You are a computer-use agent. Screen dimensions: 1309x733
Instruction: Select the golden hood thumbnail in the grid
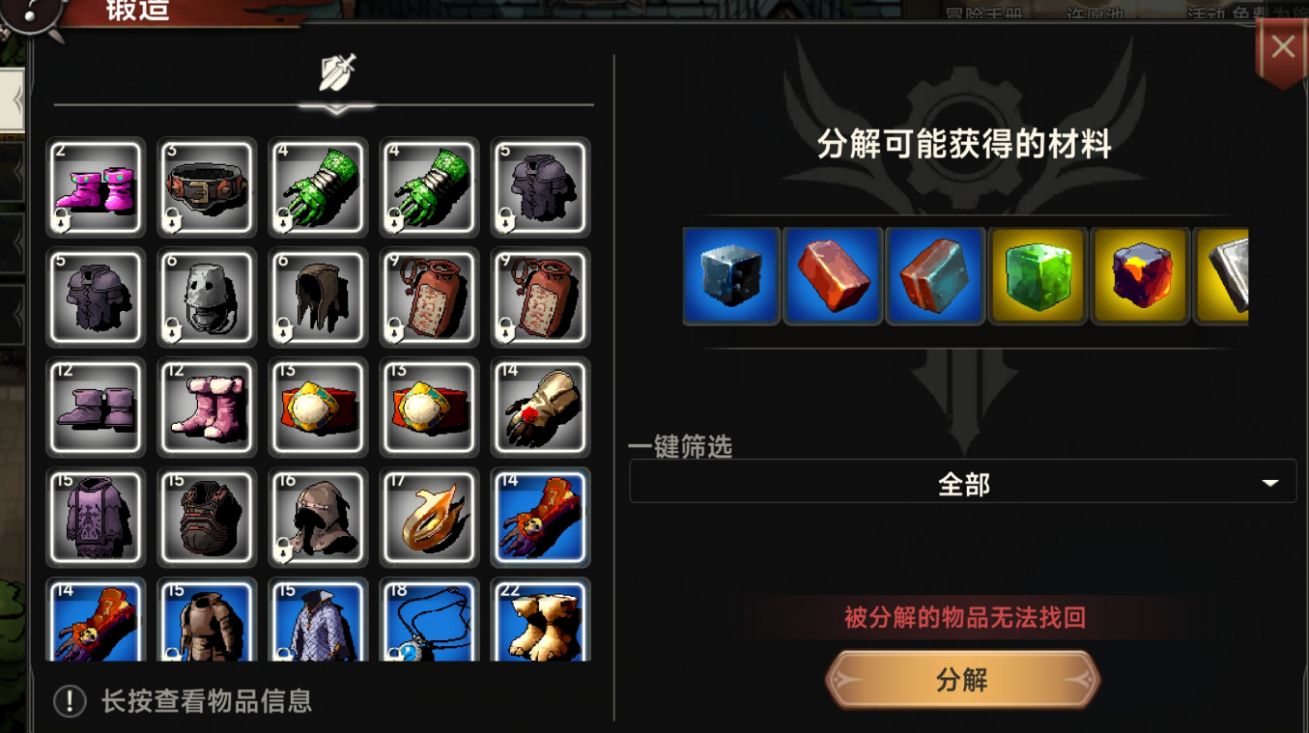[428, 518]
